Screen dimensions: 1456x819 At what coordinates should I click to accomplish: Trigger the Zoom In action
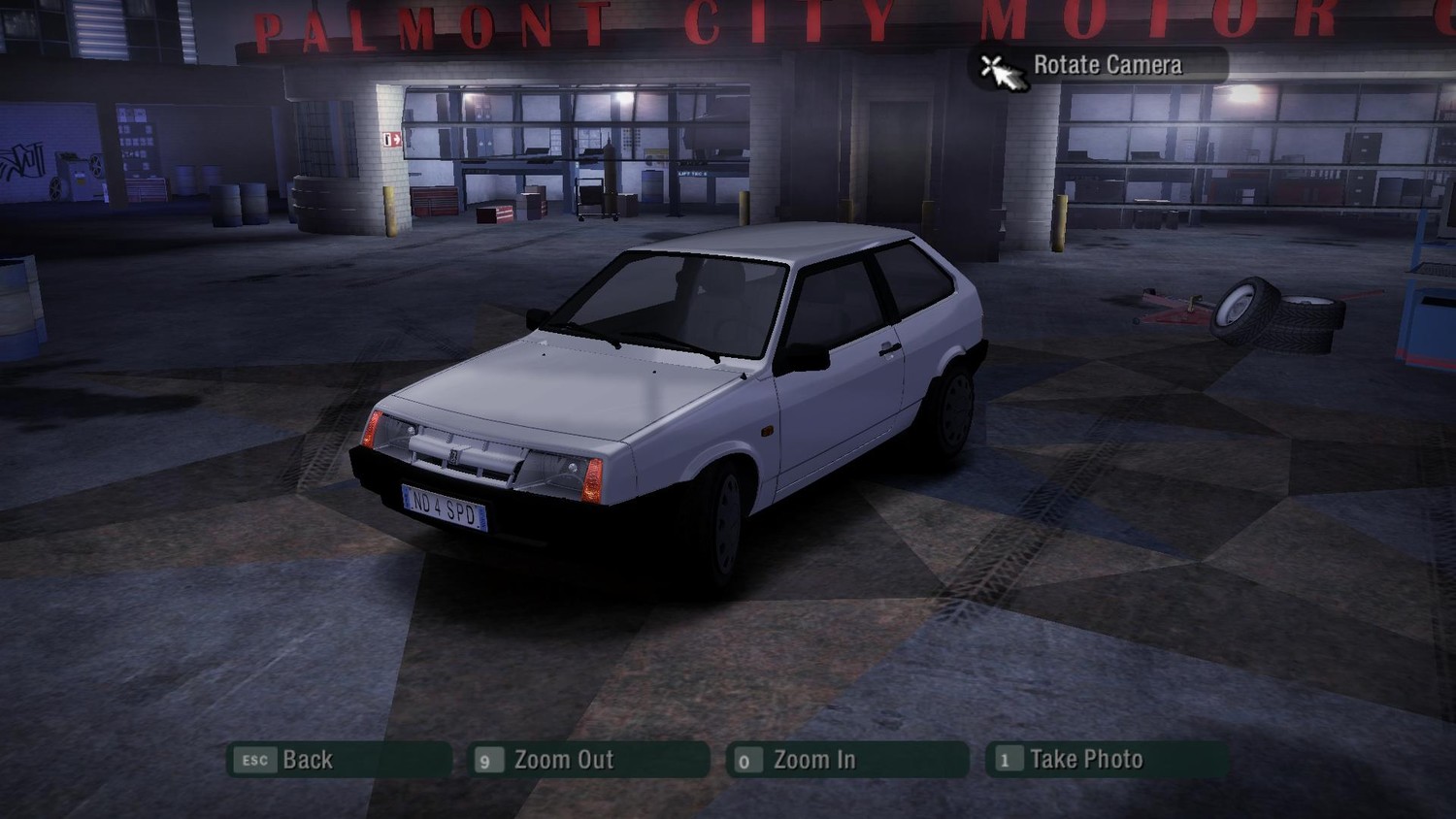[x=813, y=760]
